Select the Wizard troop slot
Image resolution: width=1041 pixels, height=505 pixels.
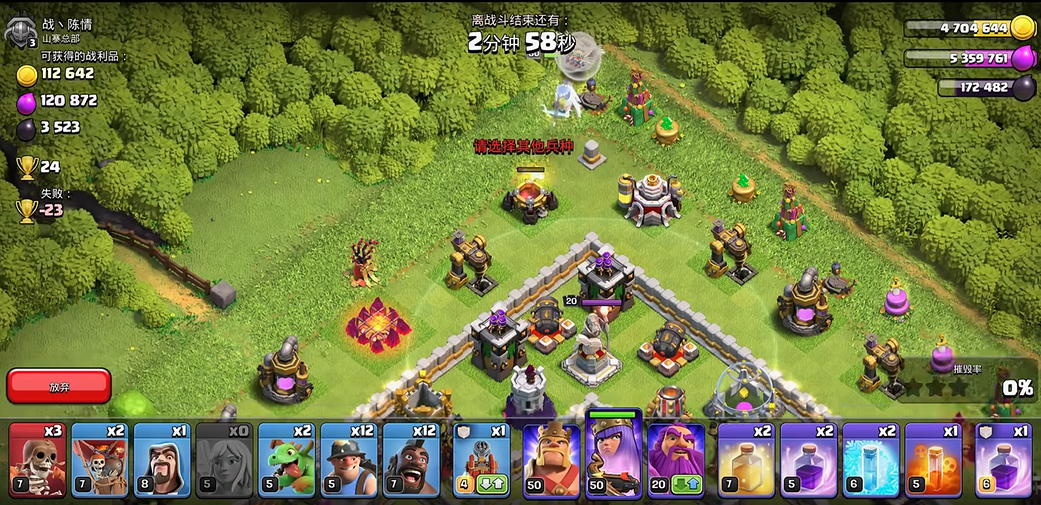click(162, 460)
